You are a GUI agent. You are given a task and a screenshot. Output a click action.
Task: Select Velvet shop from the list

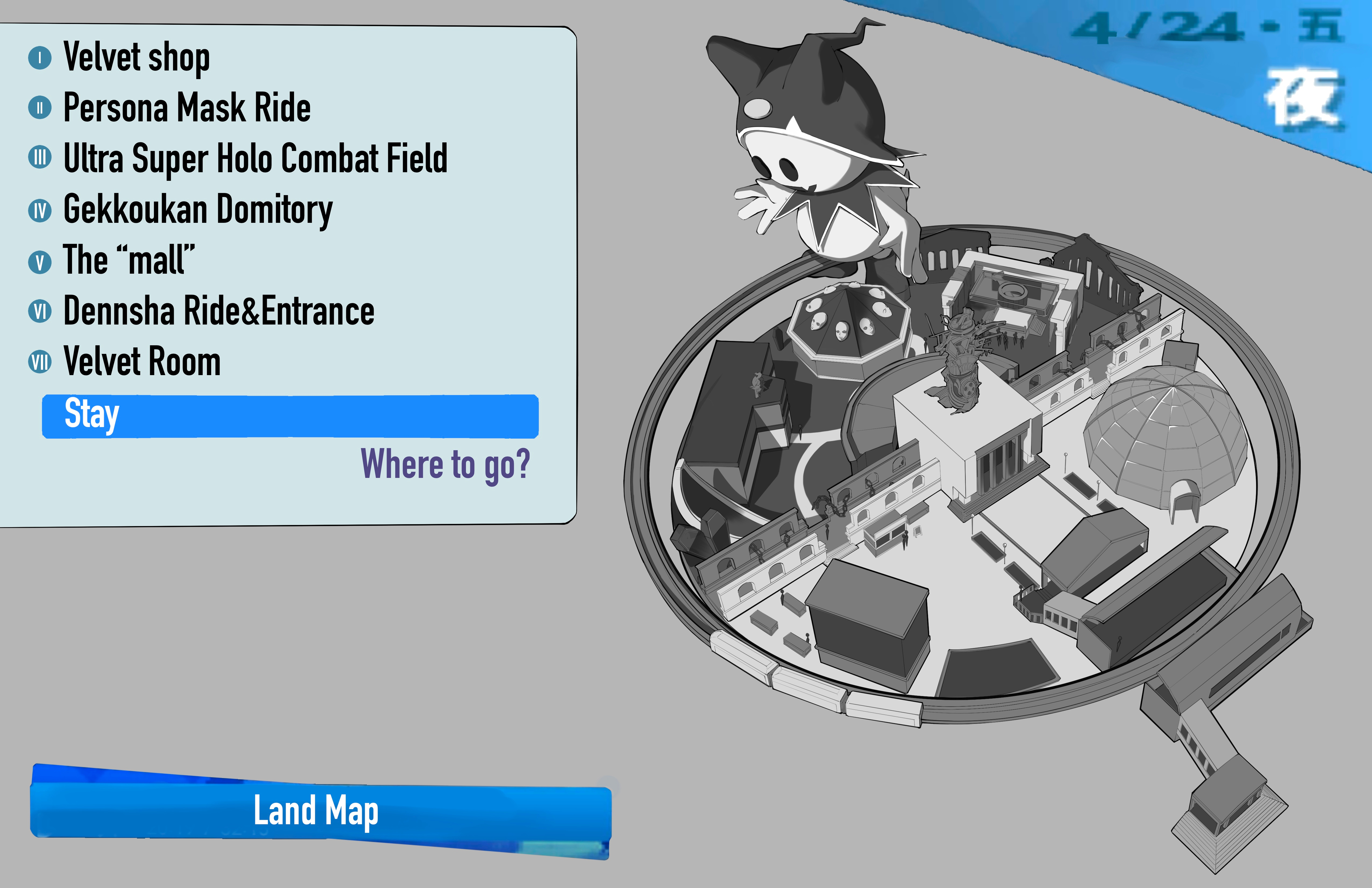click(136, 58)
